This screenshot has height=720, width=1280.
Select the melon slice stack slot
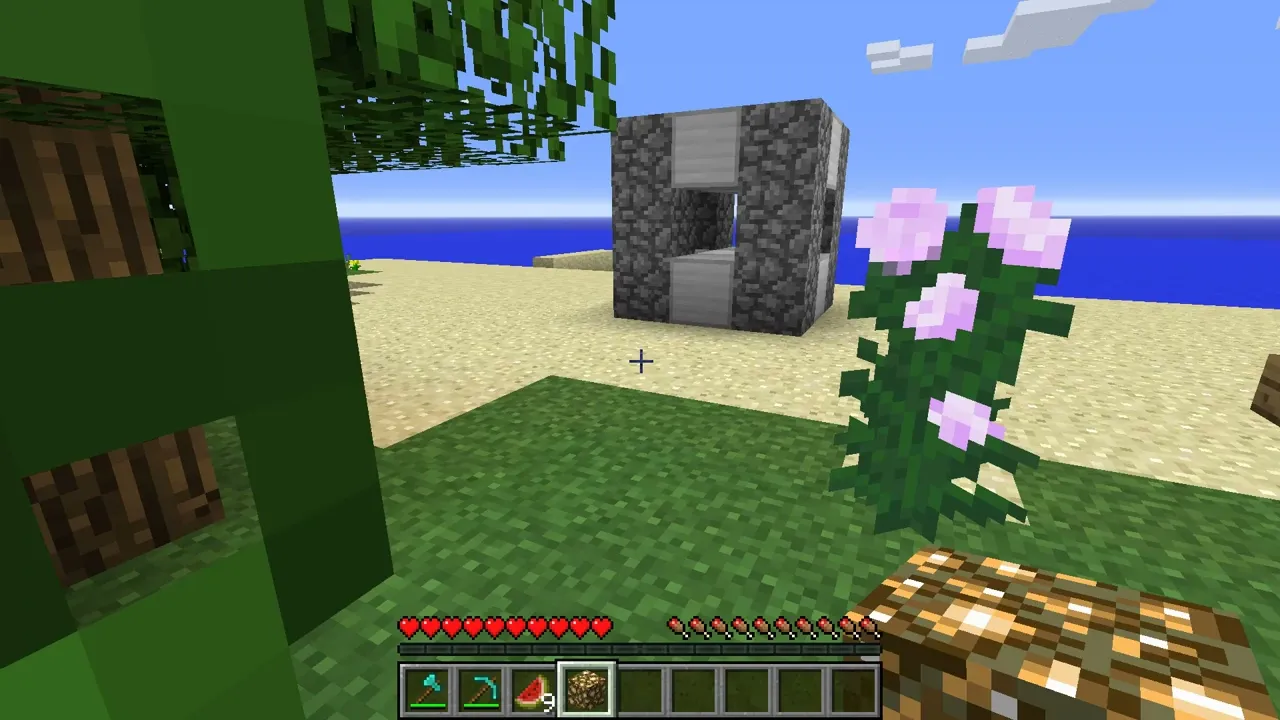click(533, 691)
